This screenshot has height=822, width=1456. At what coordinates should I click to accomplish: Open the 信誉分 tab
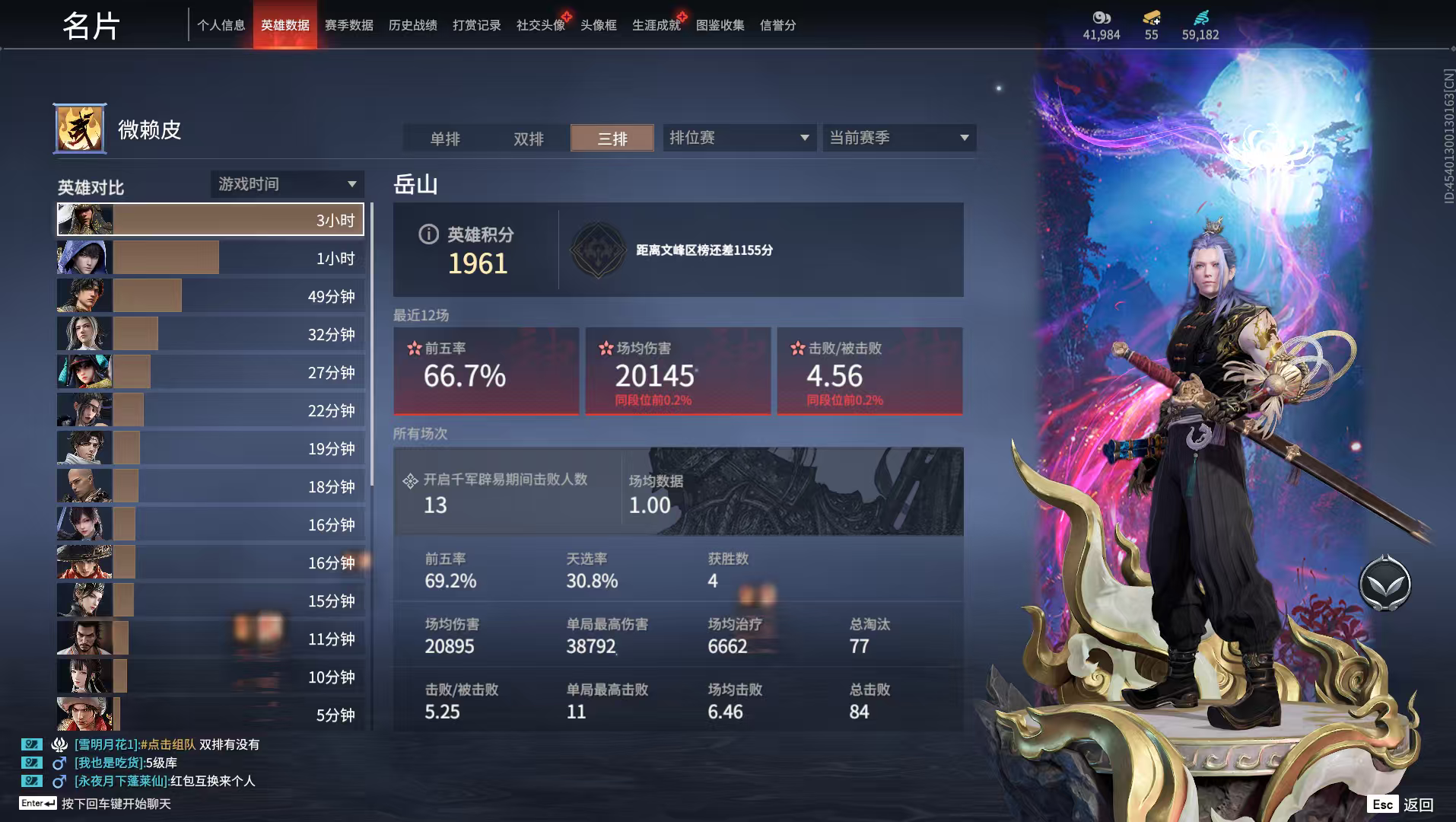(777, 25)
